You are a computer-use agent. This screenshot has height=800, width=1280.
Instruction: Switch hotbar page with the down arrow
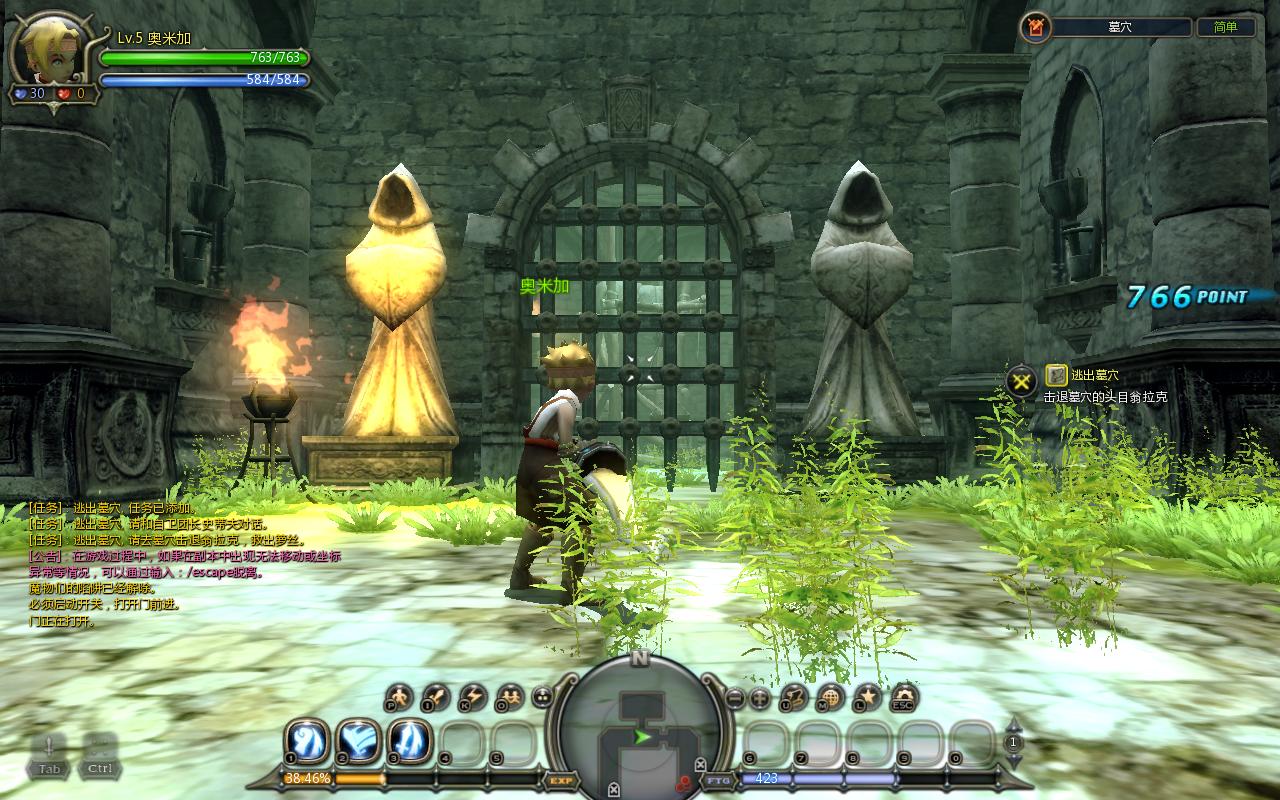1014,760
